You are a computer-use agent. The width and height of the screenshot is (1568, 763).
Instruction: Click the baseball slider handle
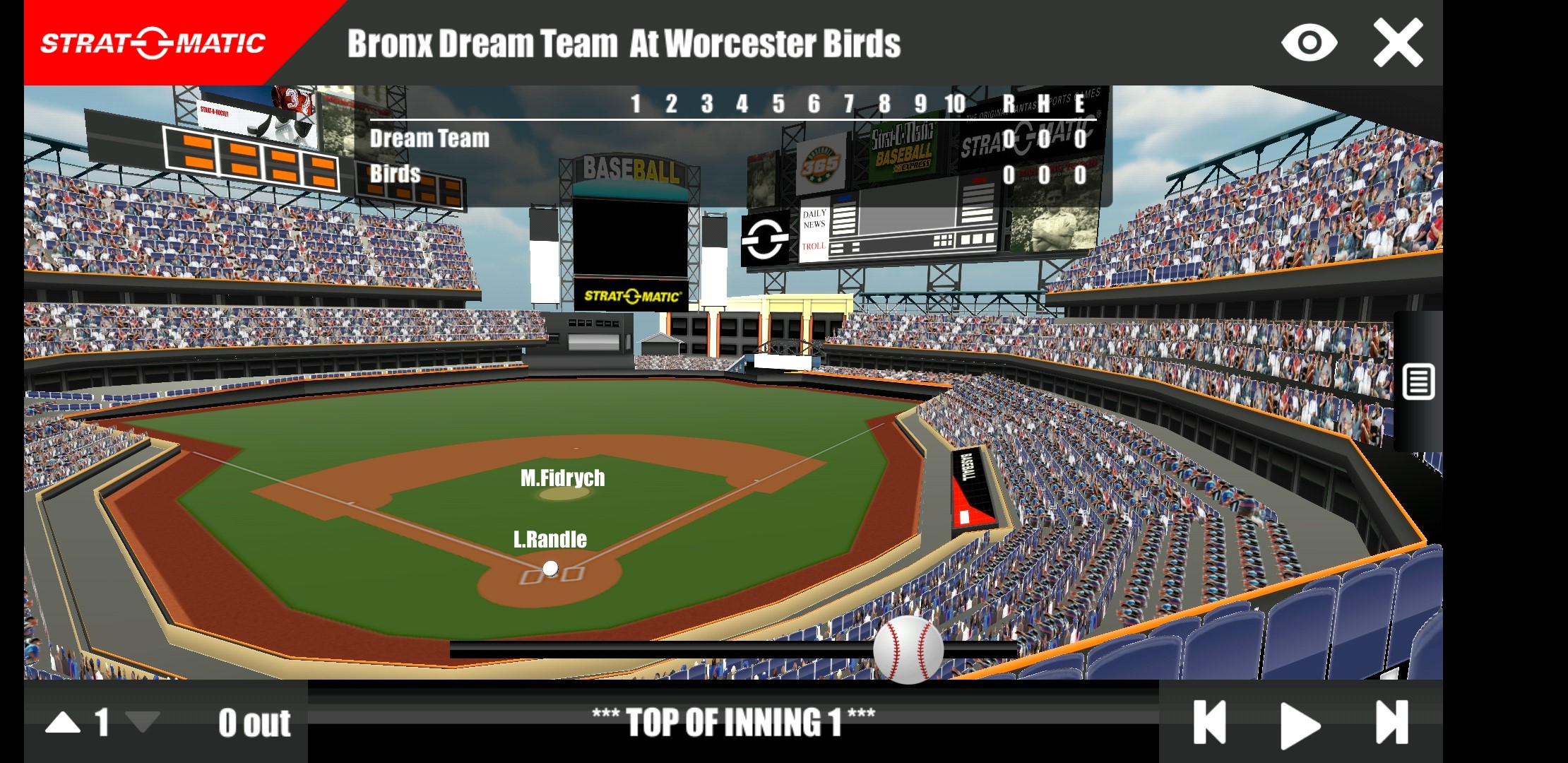point(908,650)
